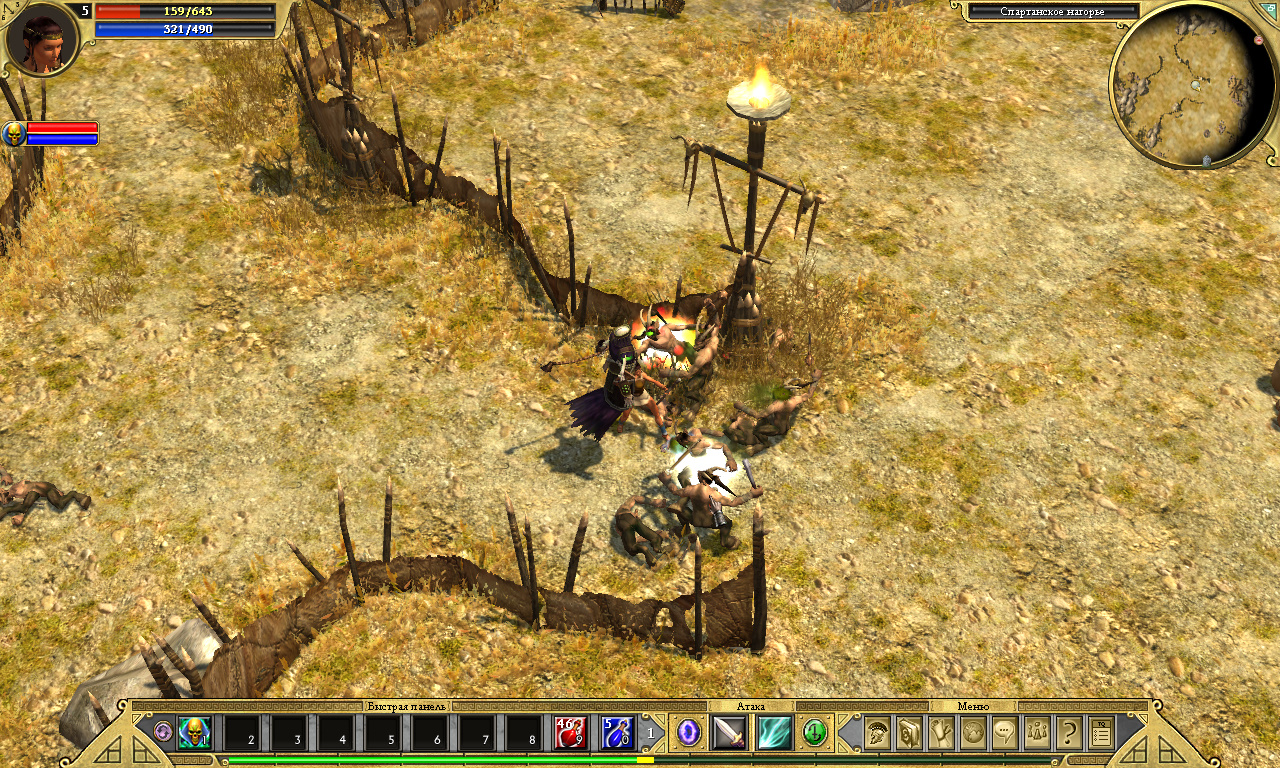The image size is (1280, 768).
Task: Drink the blue mana potion
Action: coord(617,734)
